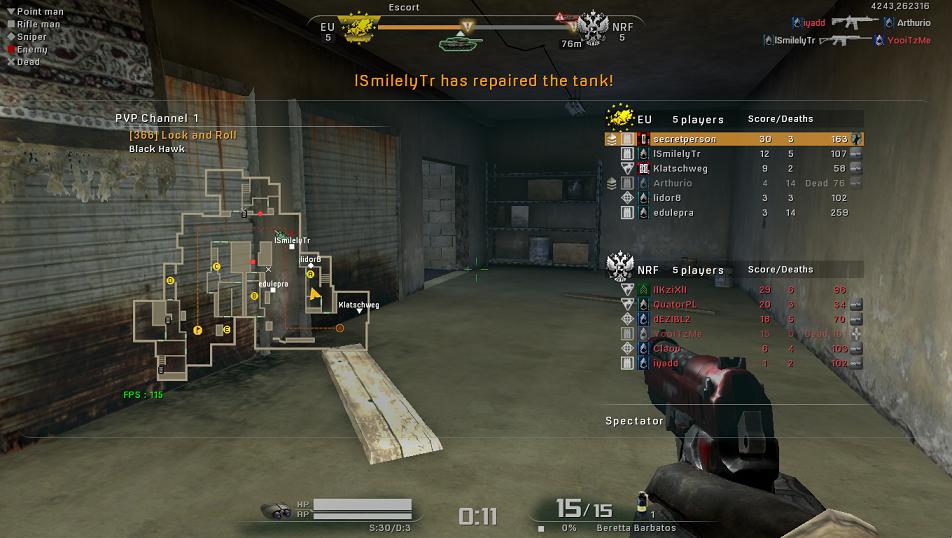Click dEZIBL2's scoreboard row
Viewport: 952px width, 538px height.
tap(733, 318)
